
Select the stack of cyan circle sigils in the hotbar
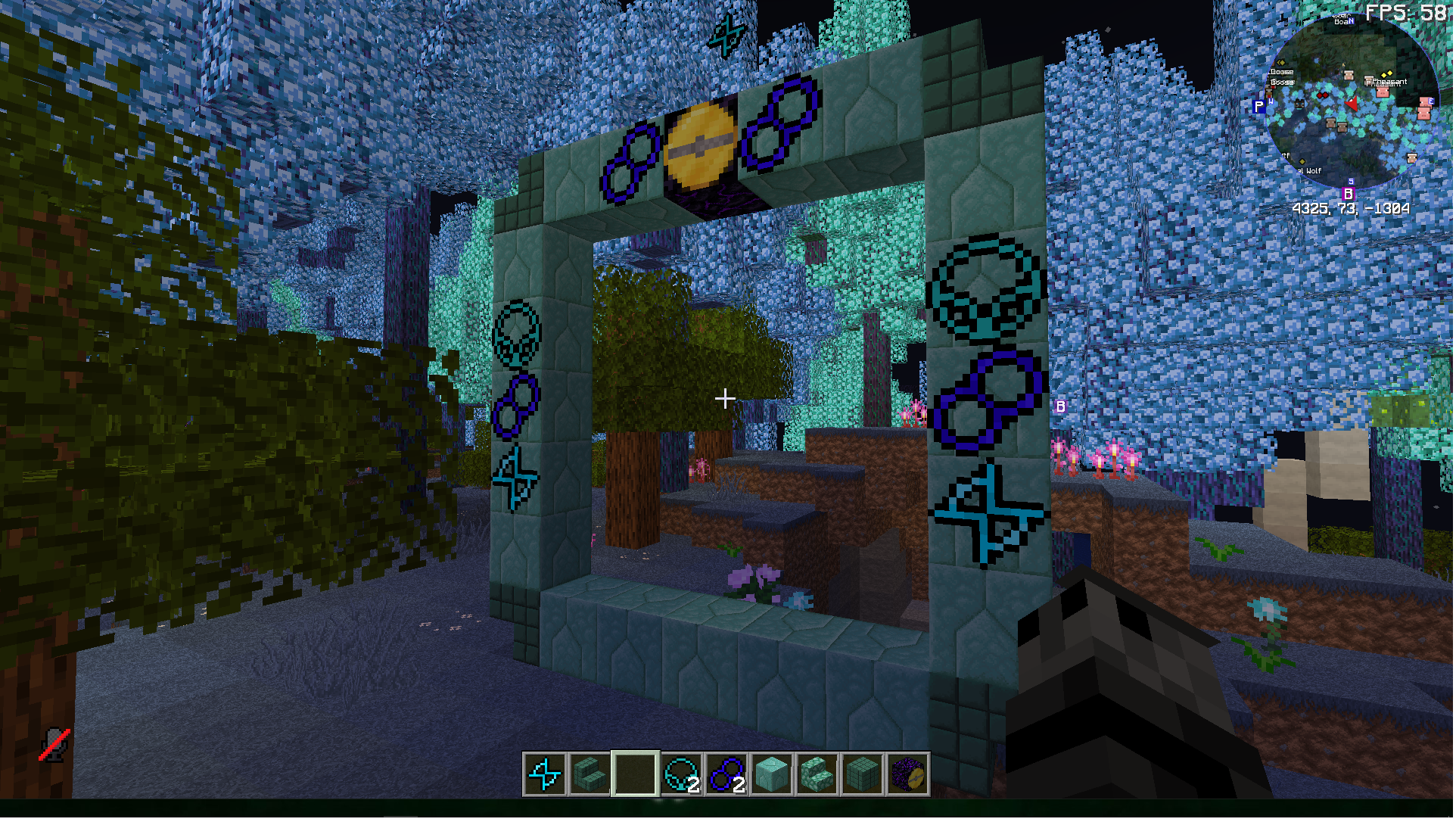[682, 776]
